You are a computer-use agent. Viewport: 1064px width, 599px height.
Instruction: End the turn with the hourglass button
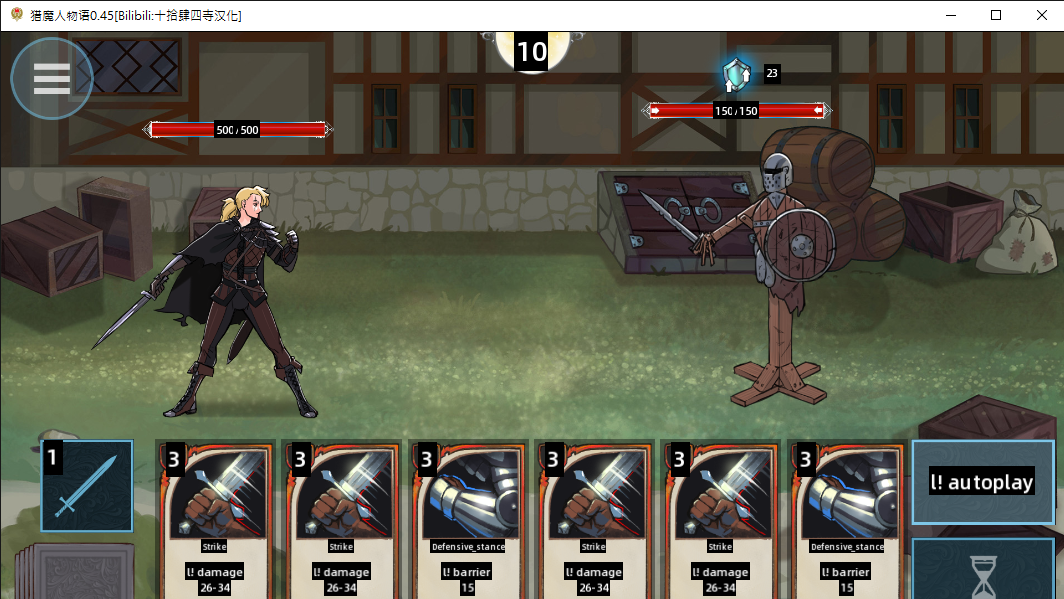[x=984, y=572]
